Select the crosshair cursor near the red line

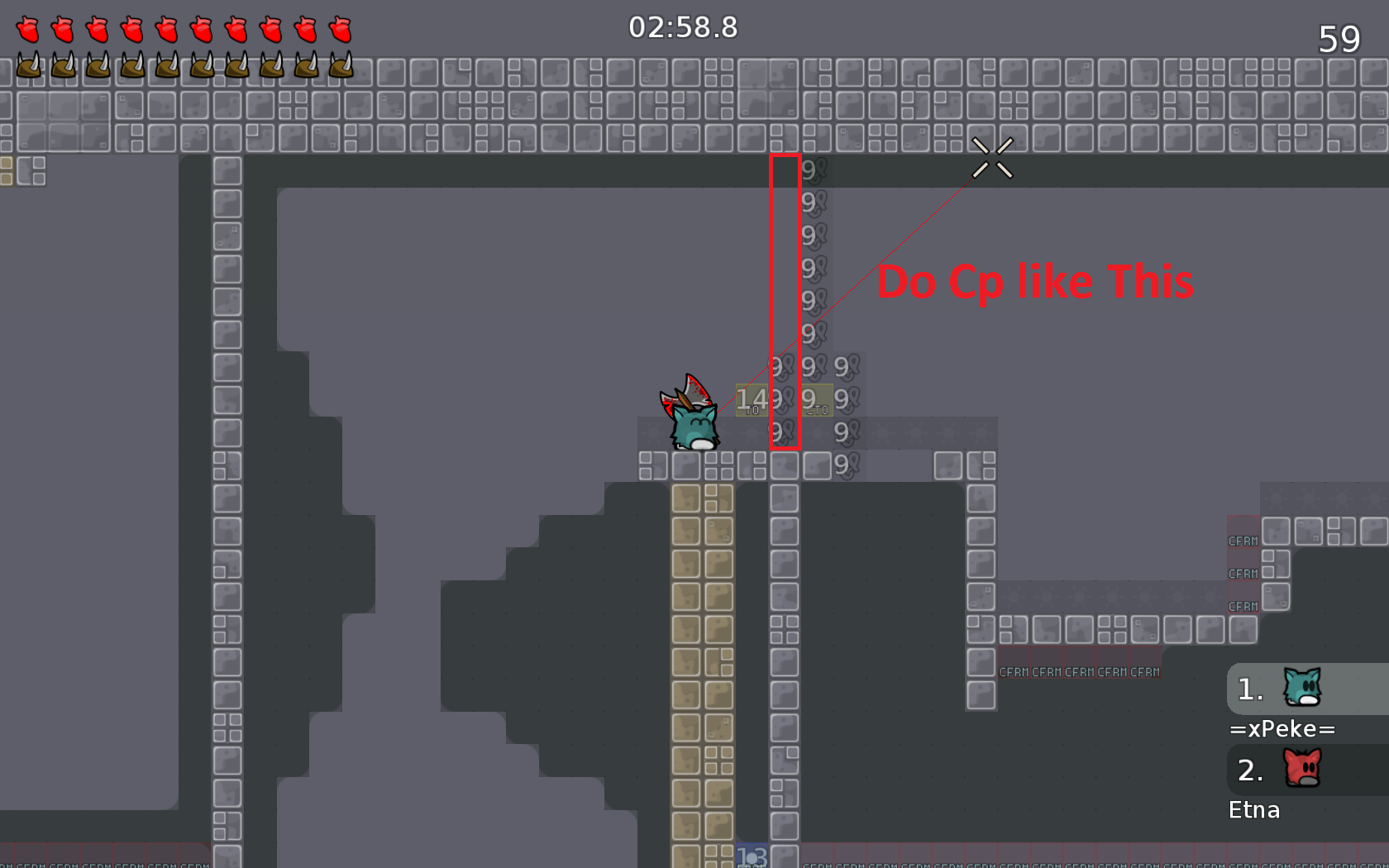click(x=993, y=159)
